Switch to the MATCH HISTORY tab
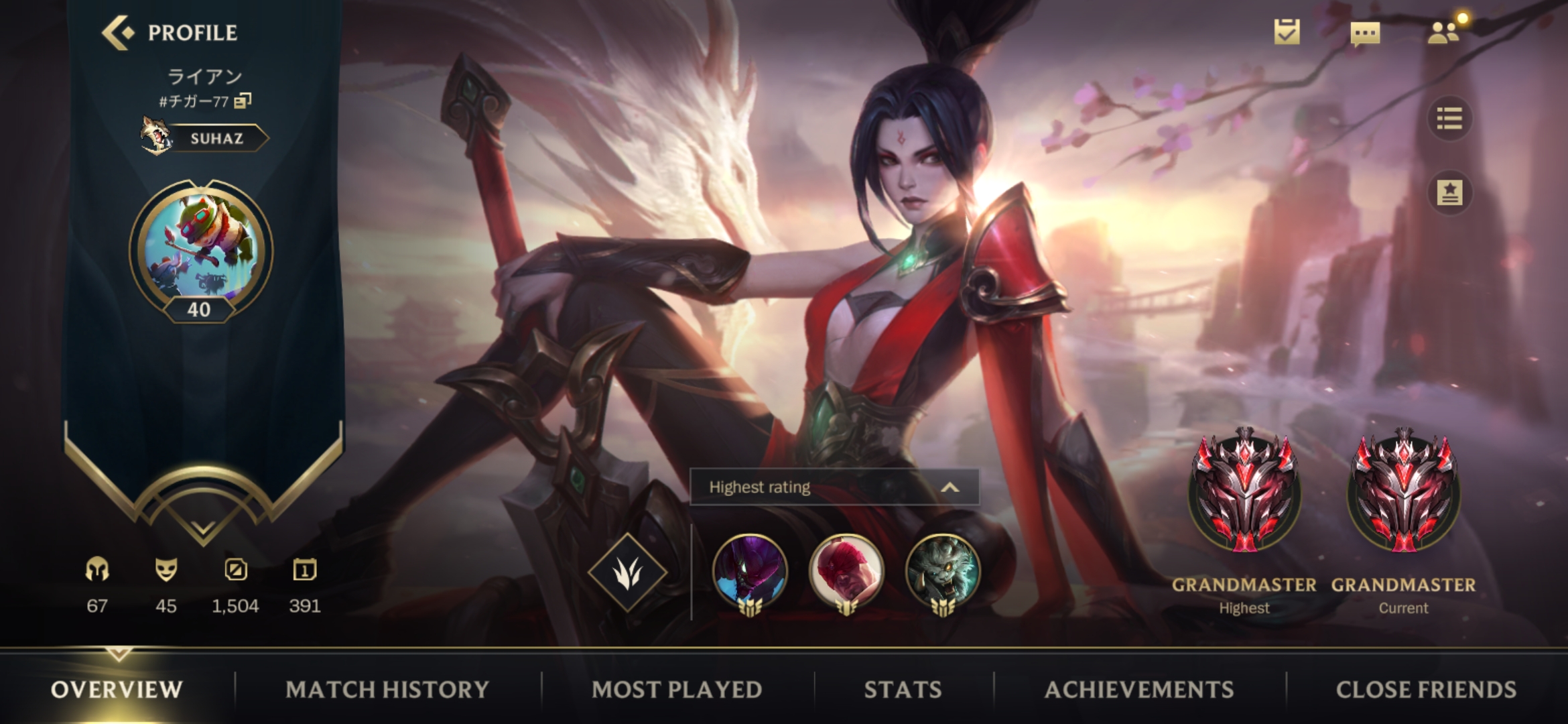 [387, 689]
